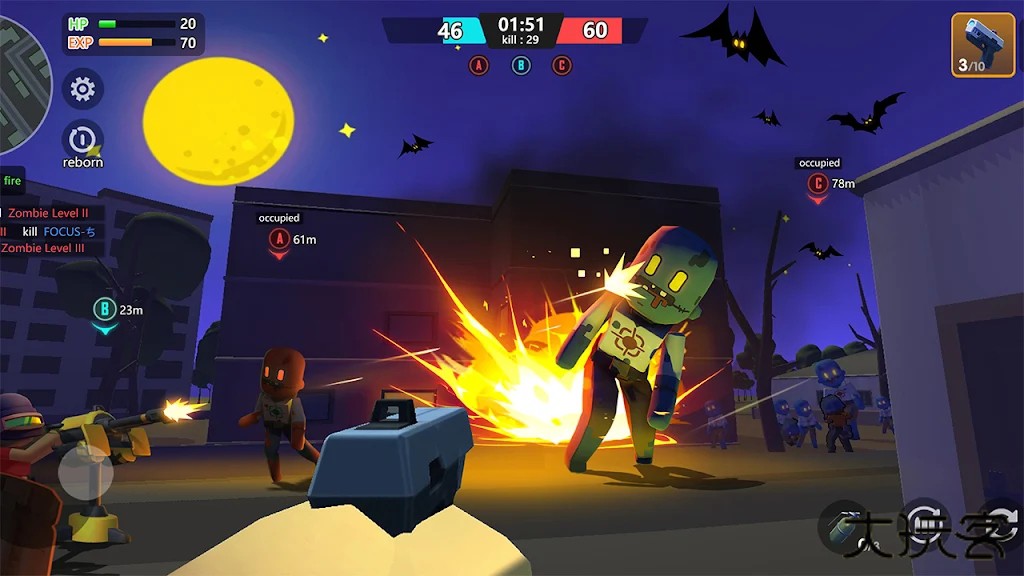Click the point B indicator under the timer
Screen dimensions: 1024x576
521,66
